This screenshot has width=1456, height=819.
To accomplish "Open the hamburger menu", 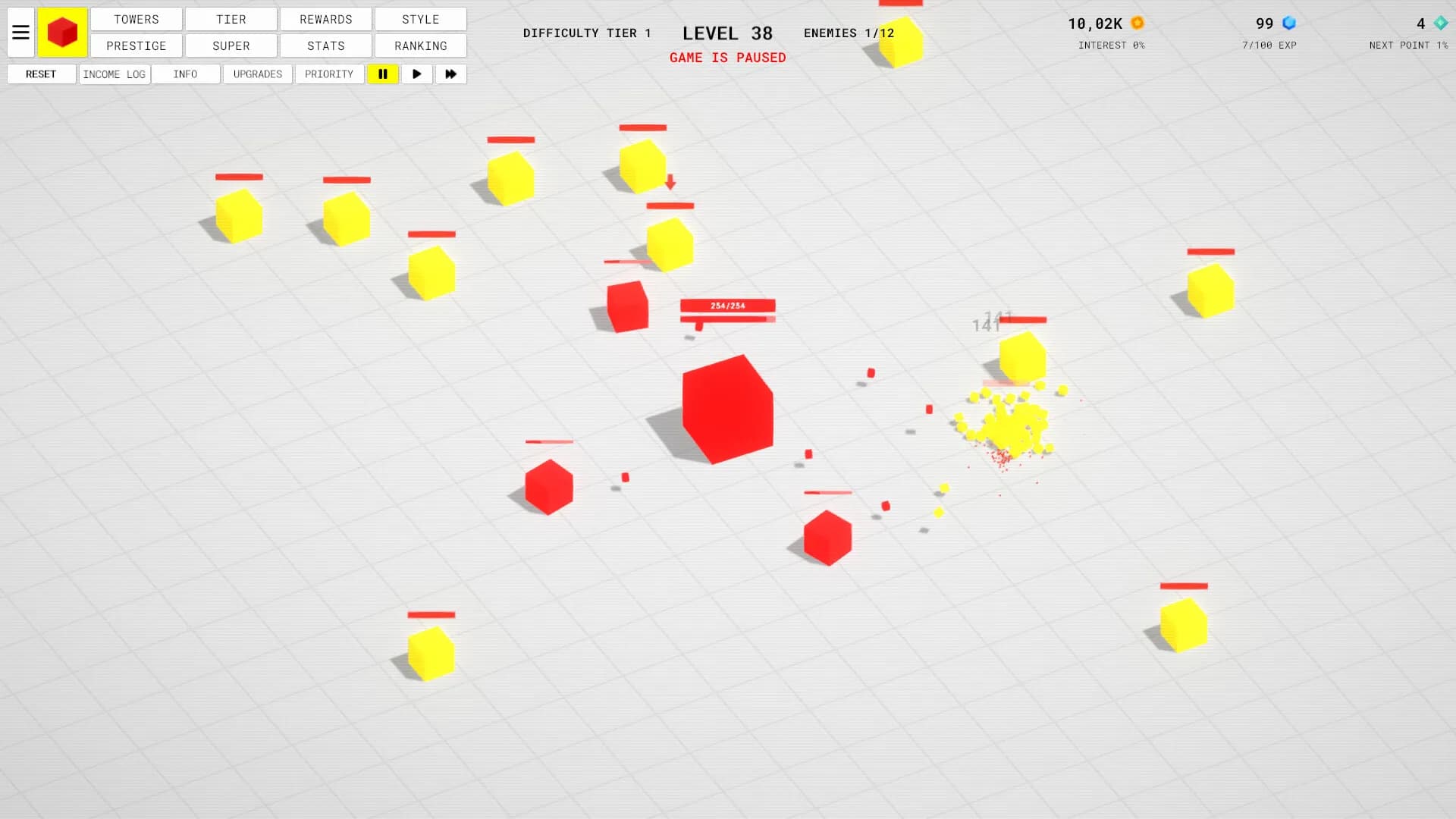I will [20, 32].
